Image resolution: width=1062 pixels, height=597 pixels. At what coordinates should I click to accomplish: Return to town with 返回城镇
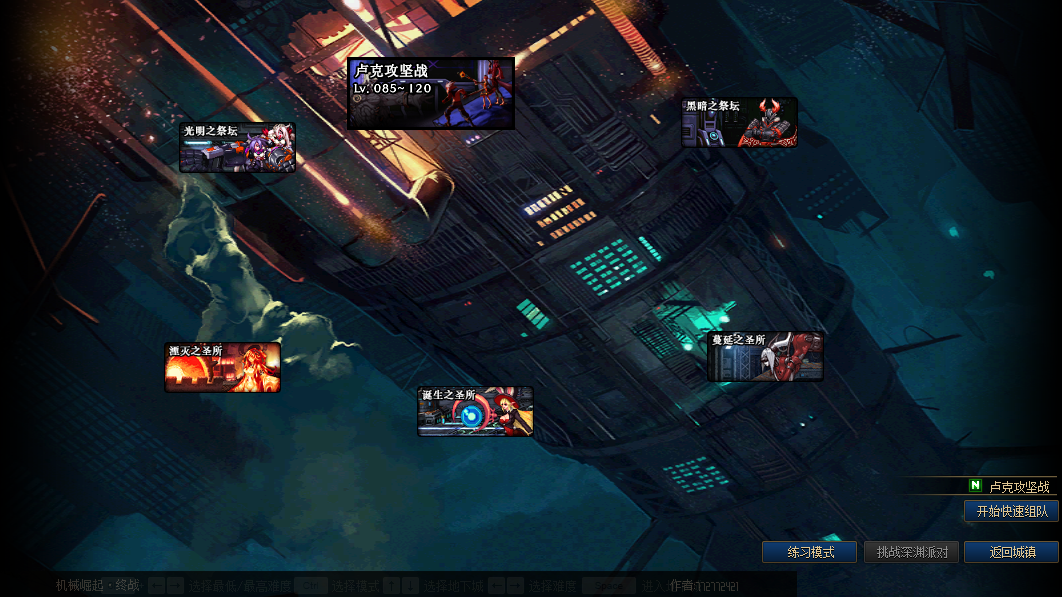click(1010, 552)
